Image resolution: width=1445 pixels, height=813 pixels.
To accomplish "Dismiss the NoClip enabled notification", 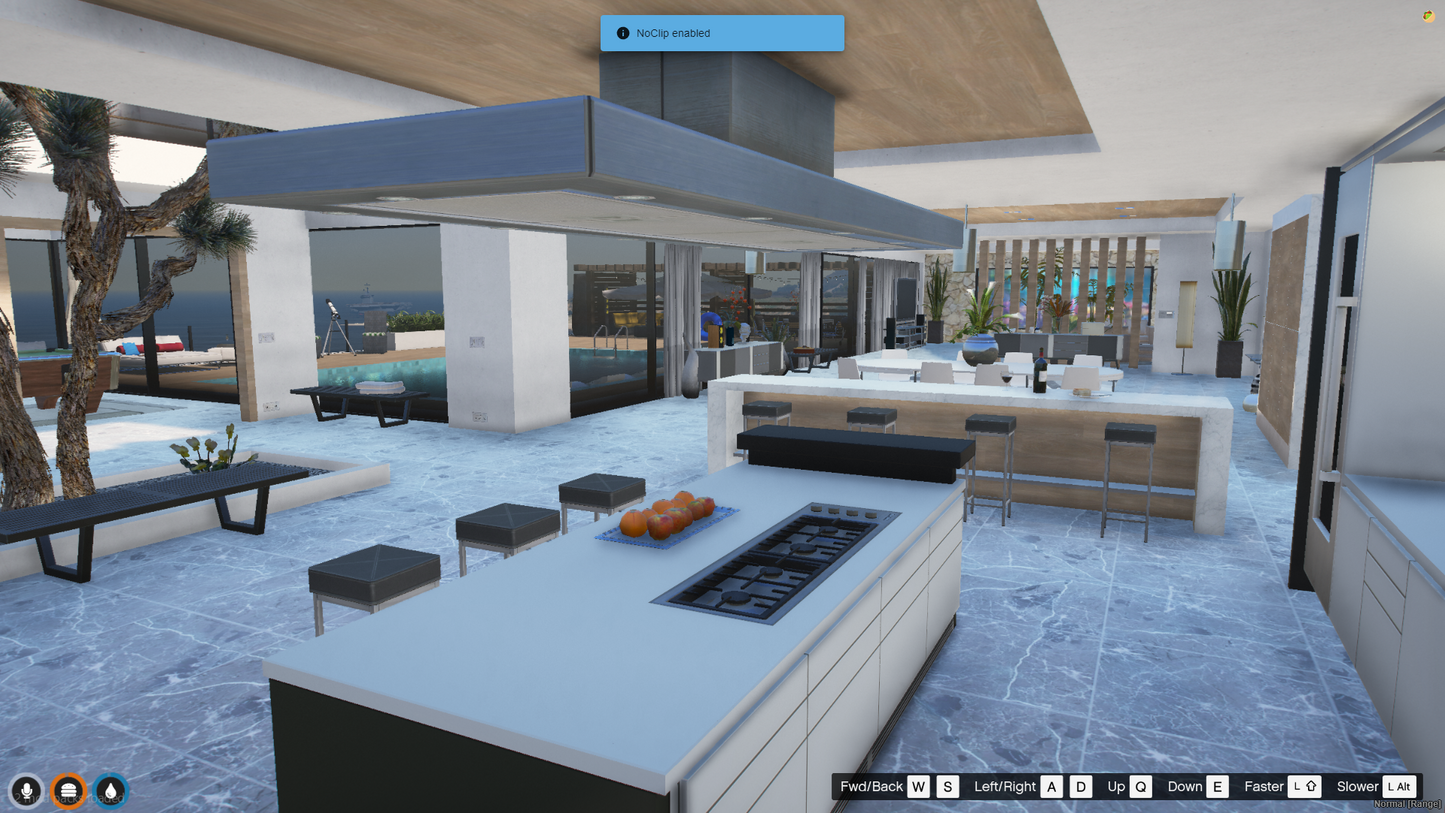I will coord(721,33).
